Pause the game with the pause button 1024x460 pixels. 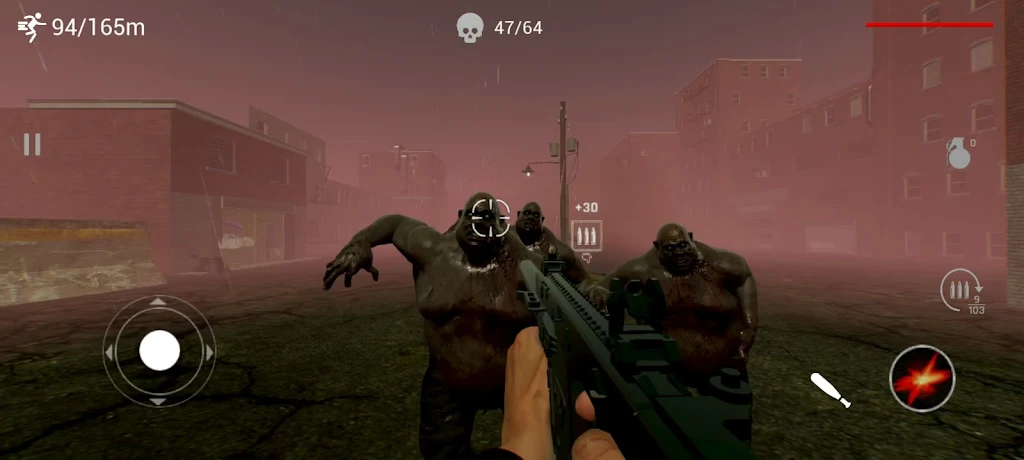[x=32, y=145]
